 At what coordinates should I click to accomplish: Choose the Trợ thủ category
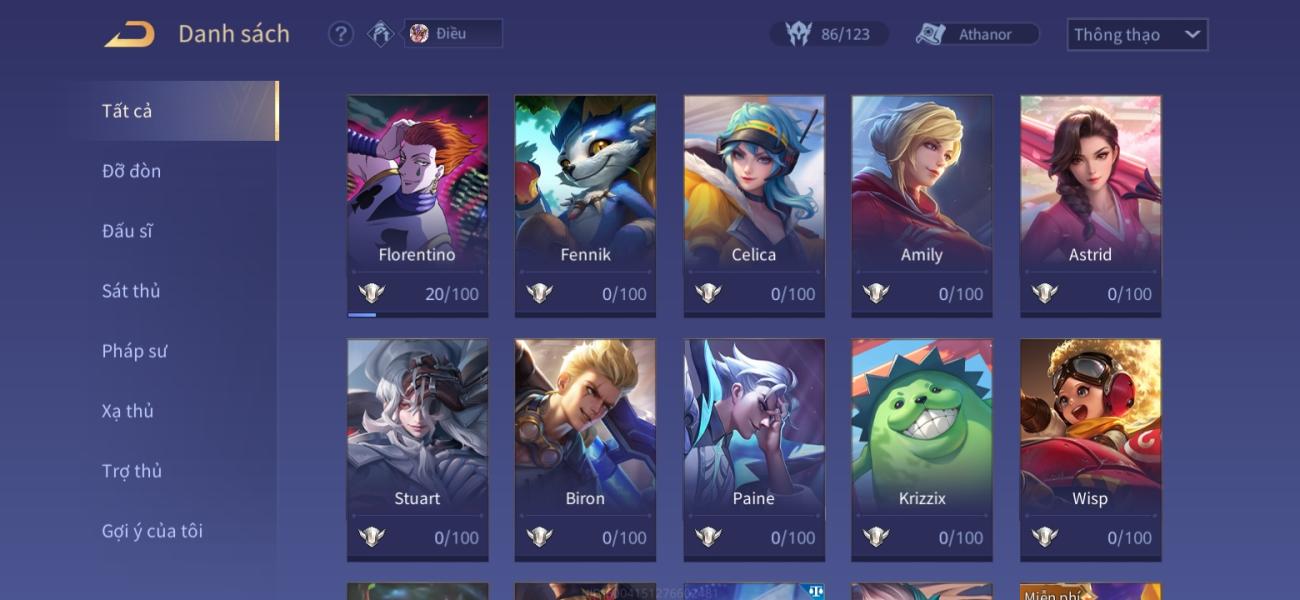[132, 471]
